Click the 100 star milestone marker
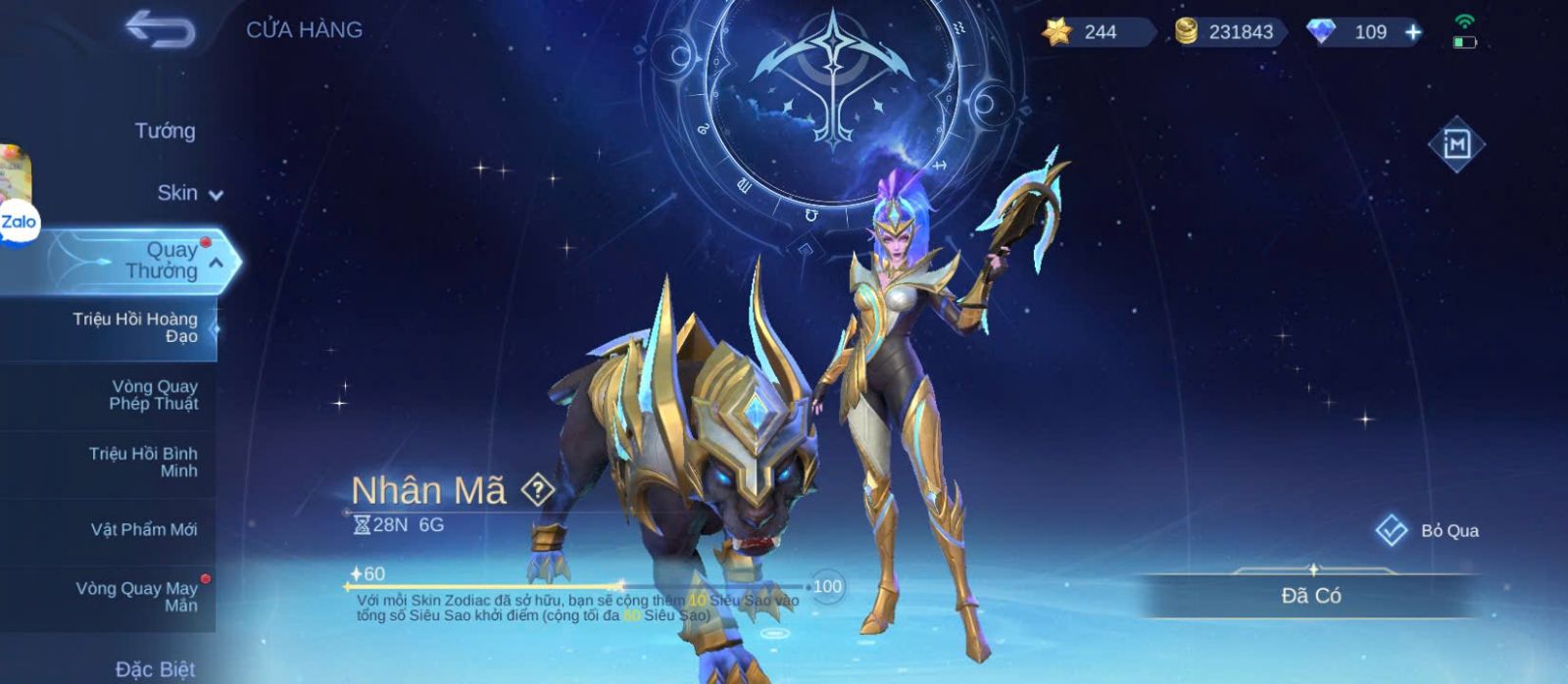Image resolution: width=1568 pixels, height=684 pixels. (x=827, y=586)
